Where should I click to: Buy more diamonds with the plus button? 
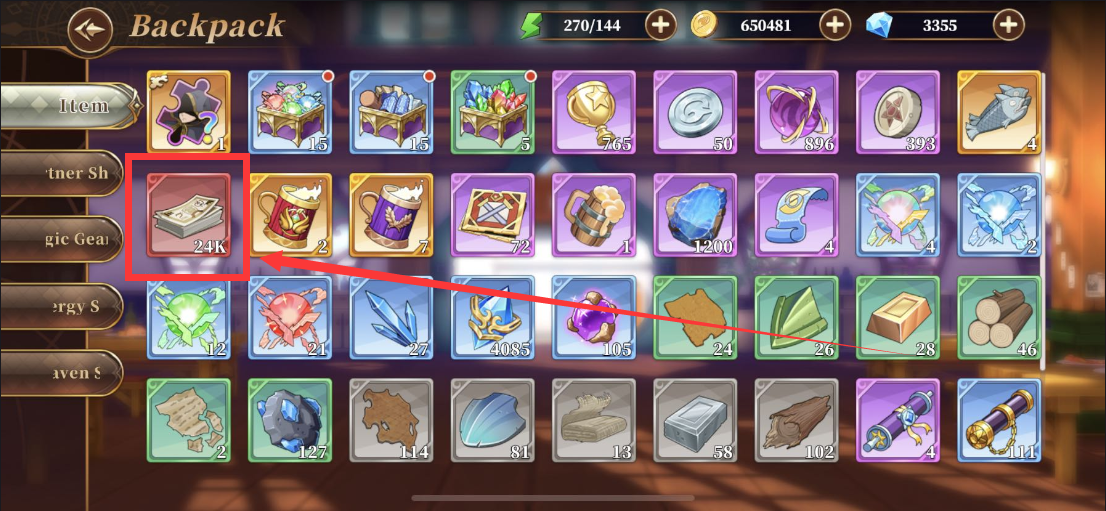[x=1008, y=25]
